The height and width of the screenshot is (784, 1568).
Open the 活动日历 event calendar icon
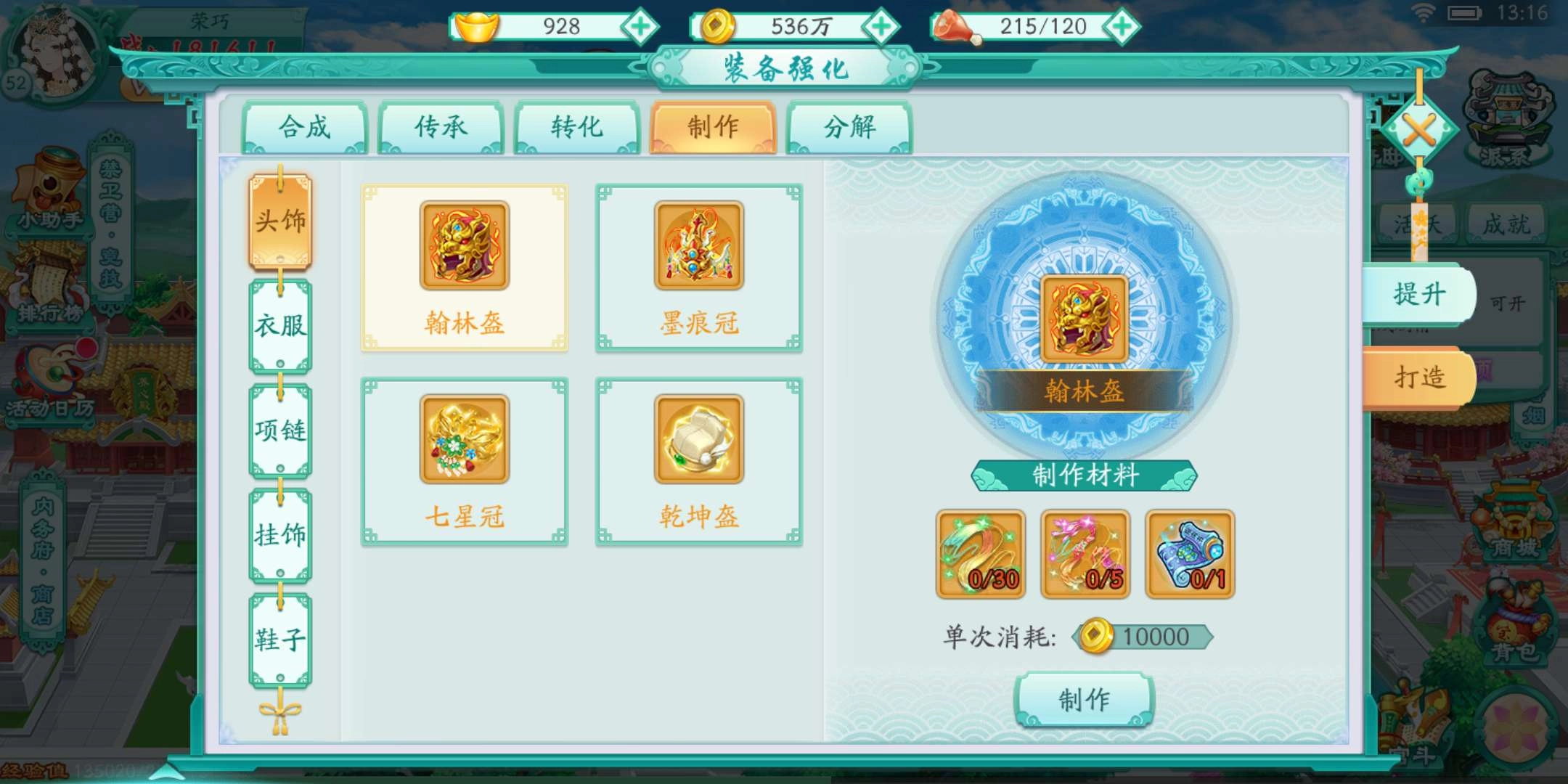[49, 407]
